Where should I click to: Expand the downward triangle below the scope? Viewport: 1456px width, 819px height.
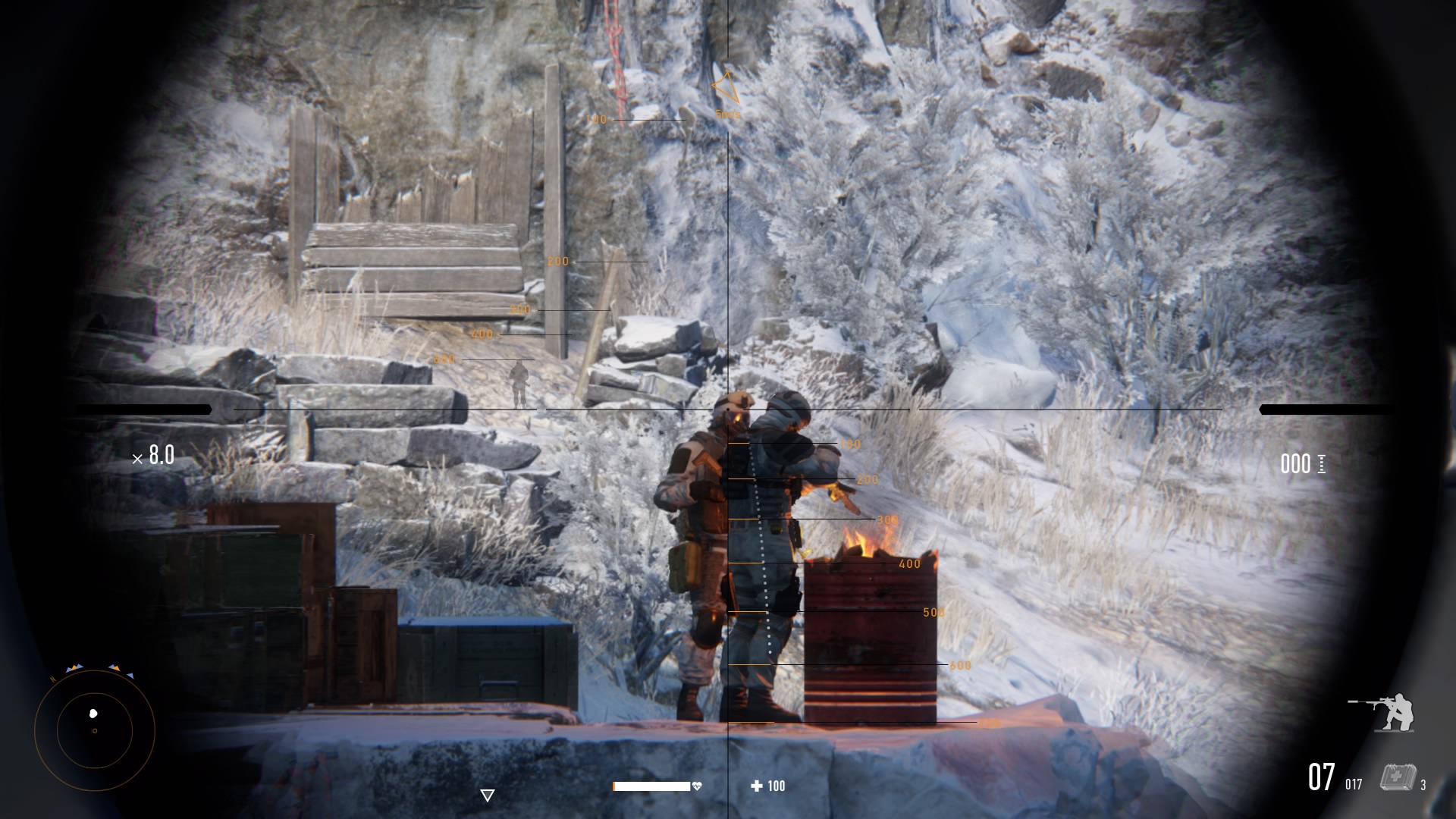coord(488,795)
